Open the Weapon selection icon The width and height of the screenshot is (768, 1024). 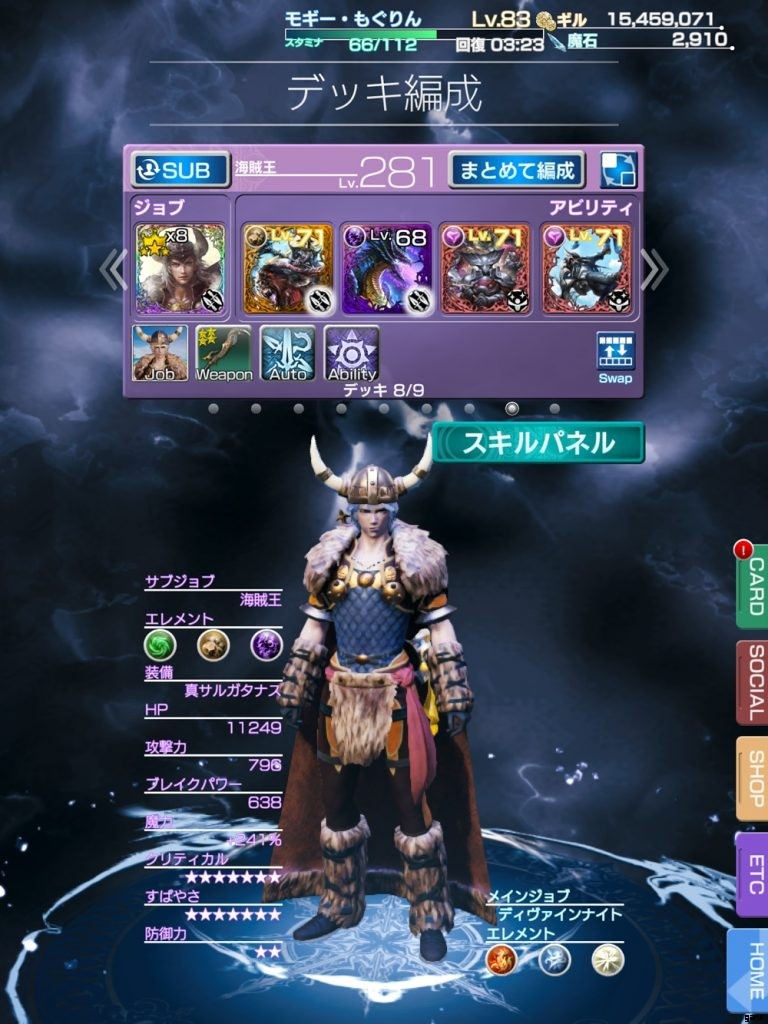point(224,354)
